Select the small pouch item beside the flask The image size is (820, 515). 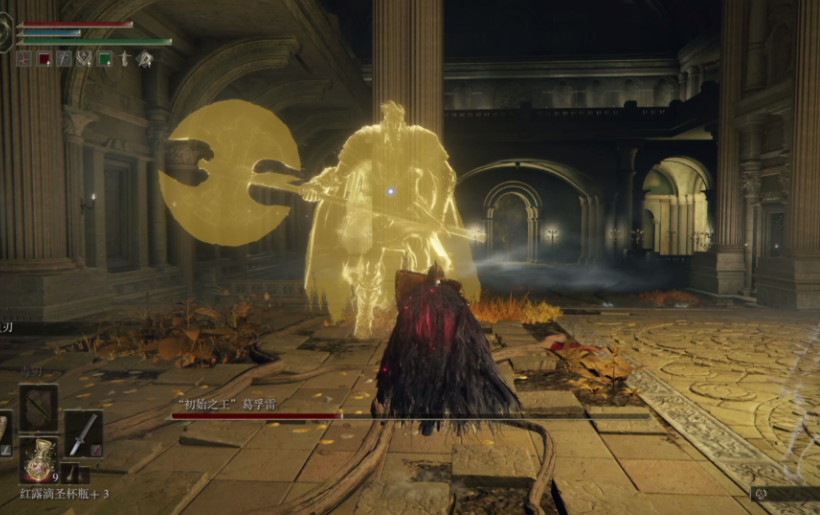pos(72,472)
